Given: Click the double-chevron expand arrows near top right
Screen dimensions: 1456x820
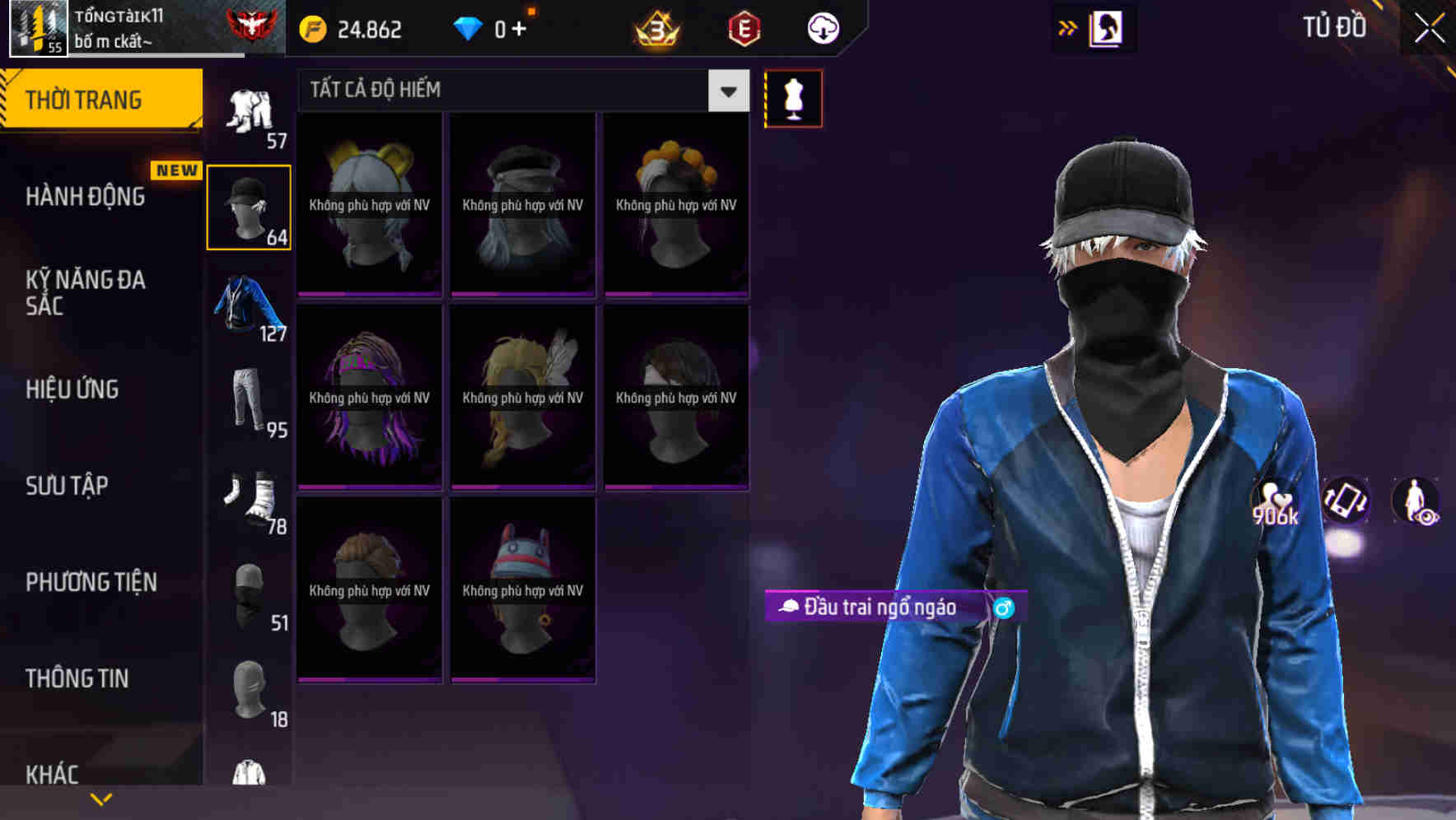Looking at the screenshot, I should point(1067,26).
